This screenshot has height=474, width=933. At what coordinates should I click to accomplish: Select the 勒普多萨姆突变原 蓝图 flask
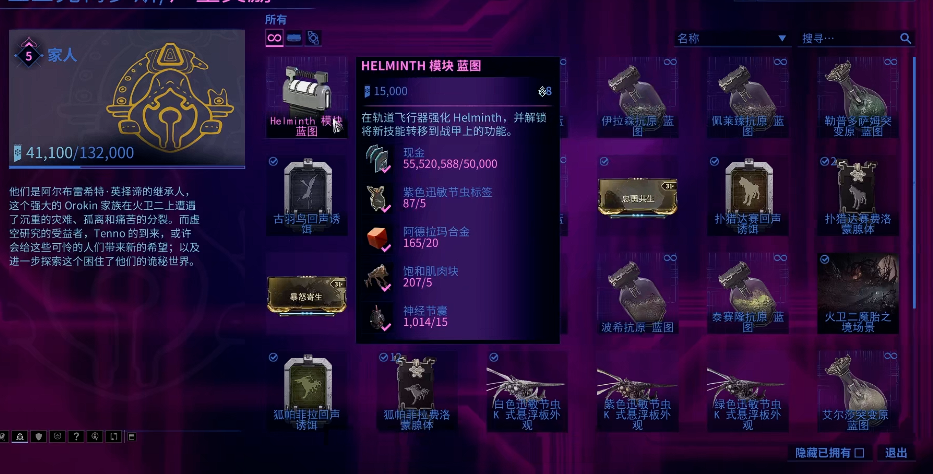857,96
